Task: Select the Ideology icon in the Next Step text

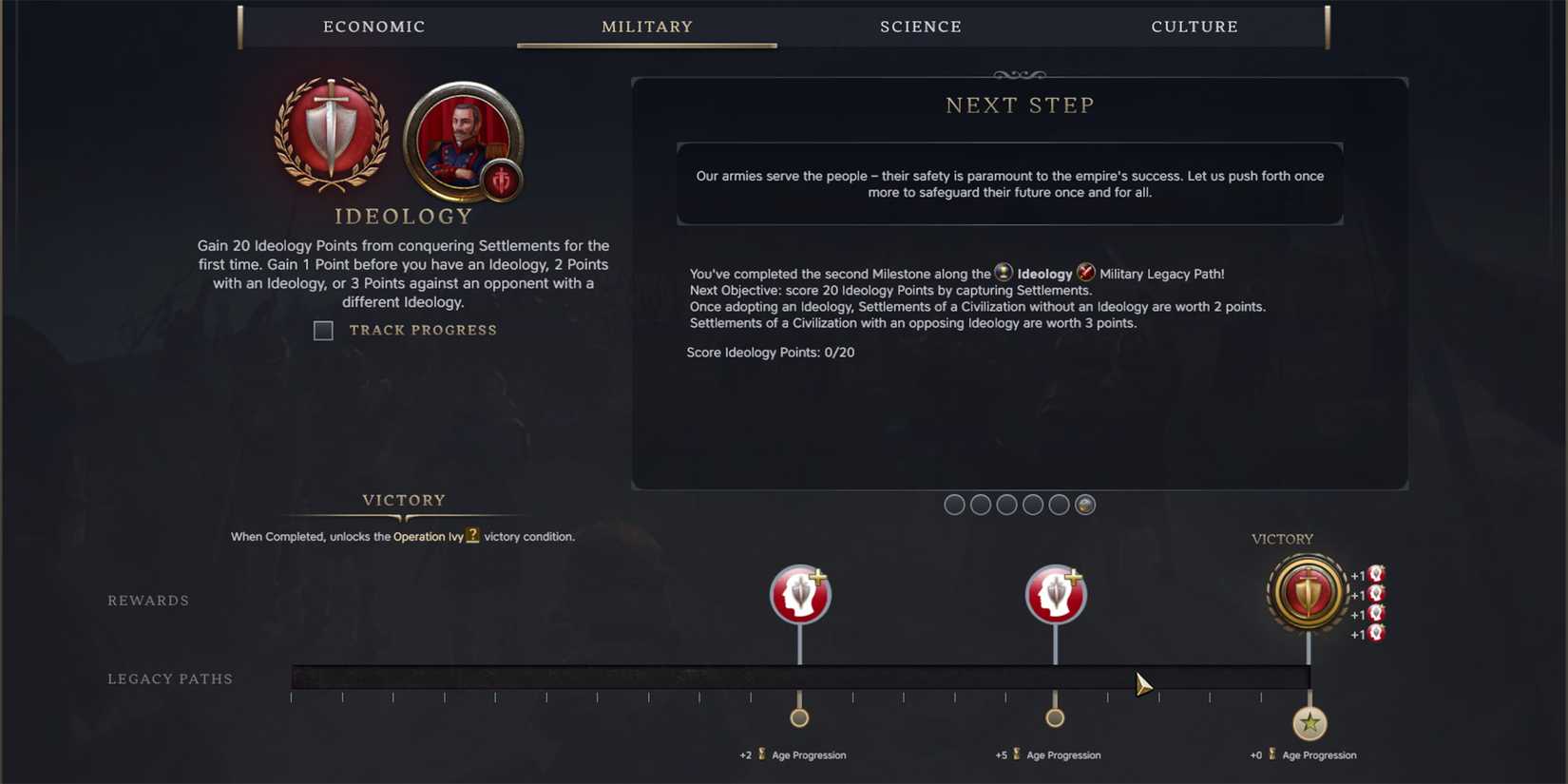Action: pos(1004,274)
